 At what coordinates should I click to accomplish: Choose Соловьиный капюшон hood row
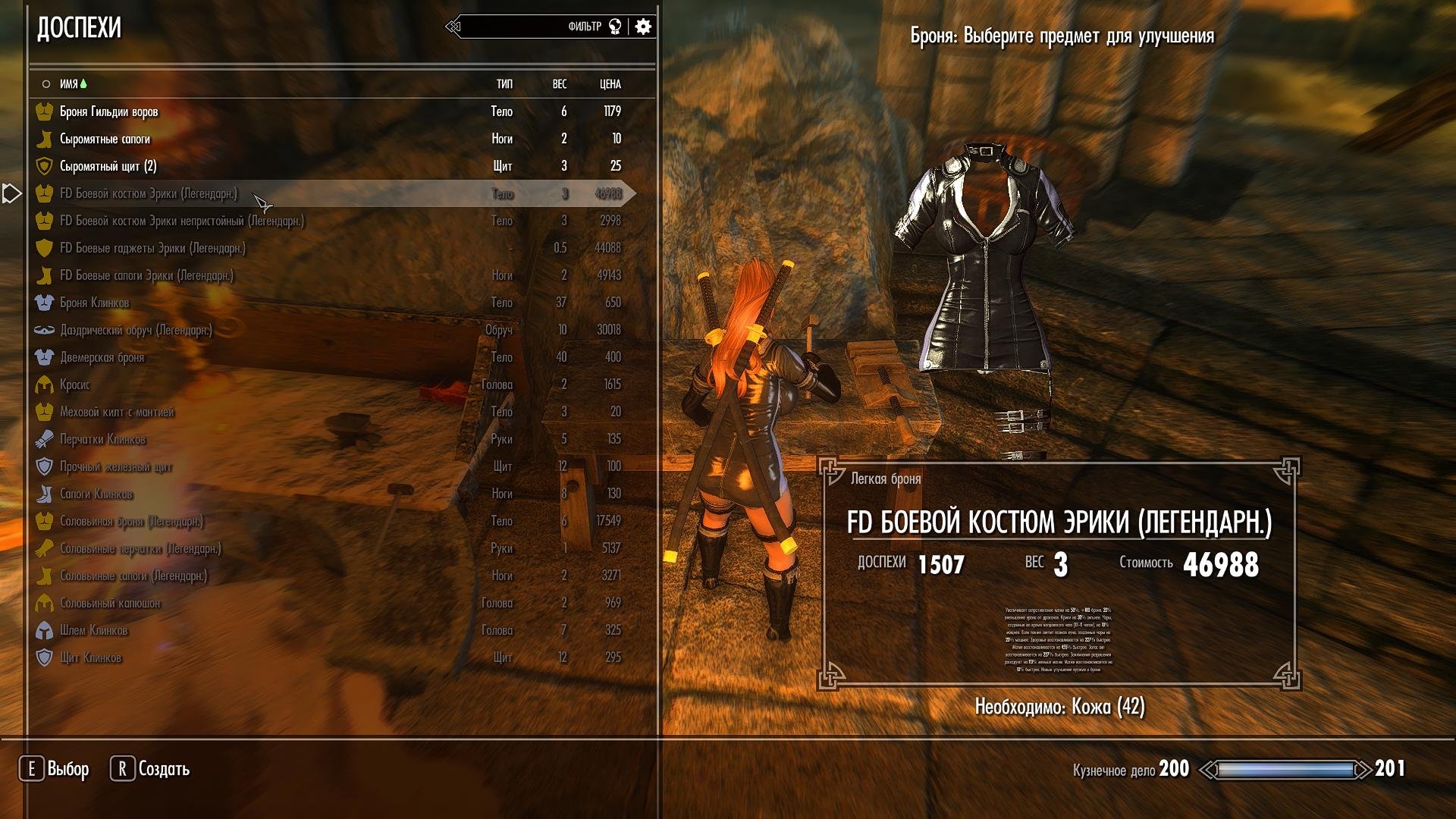[x=110, y=603]
